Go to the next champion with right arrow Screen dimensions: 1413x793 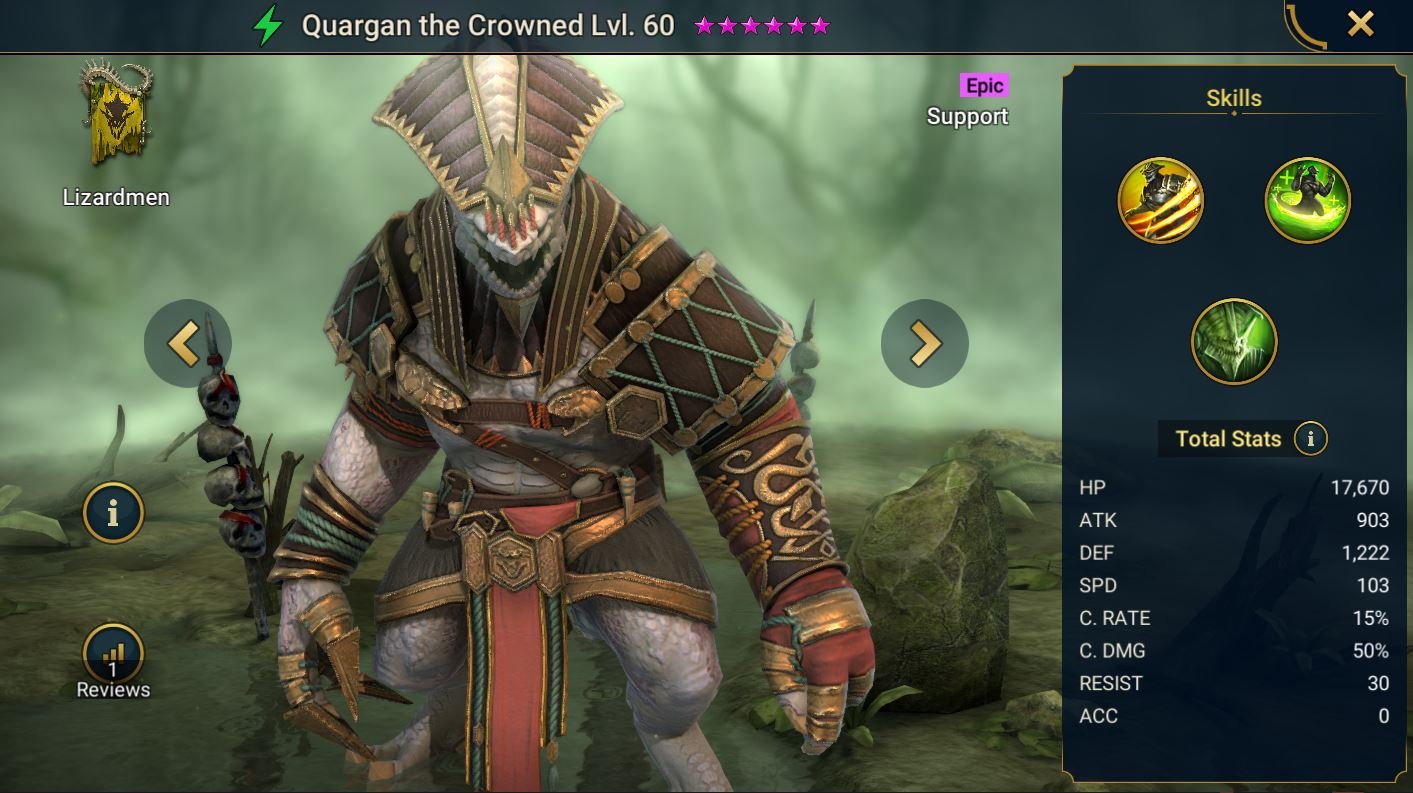coord(924,343)
